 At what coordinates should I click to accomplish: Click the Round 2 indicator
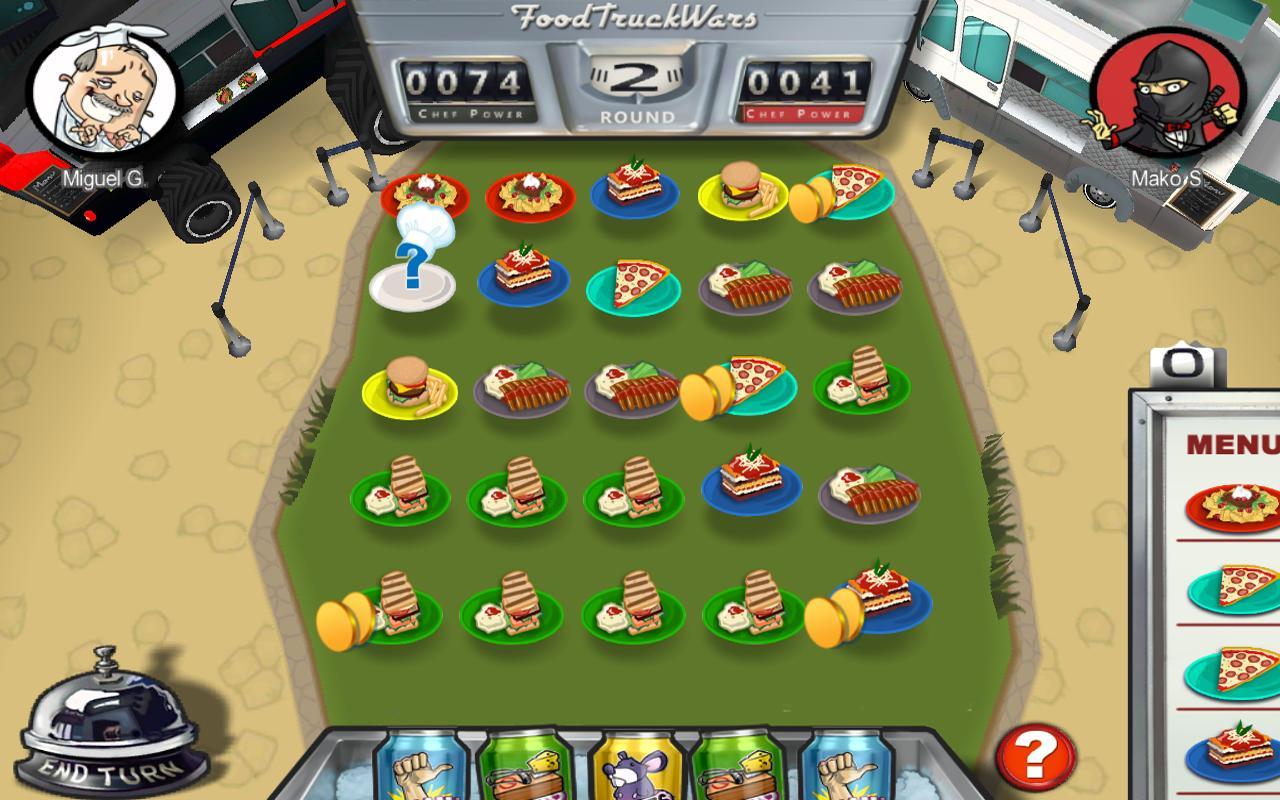(638, 81)
